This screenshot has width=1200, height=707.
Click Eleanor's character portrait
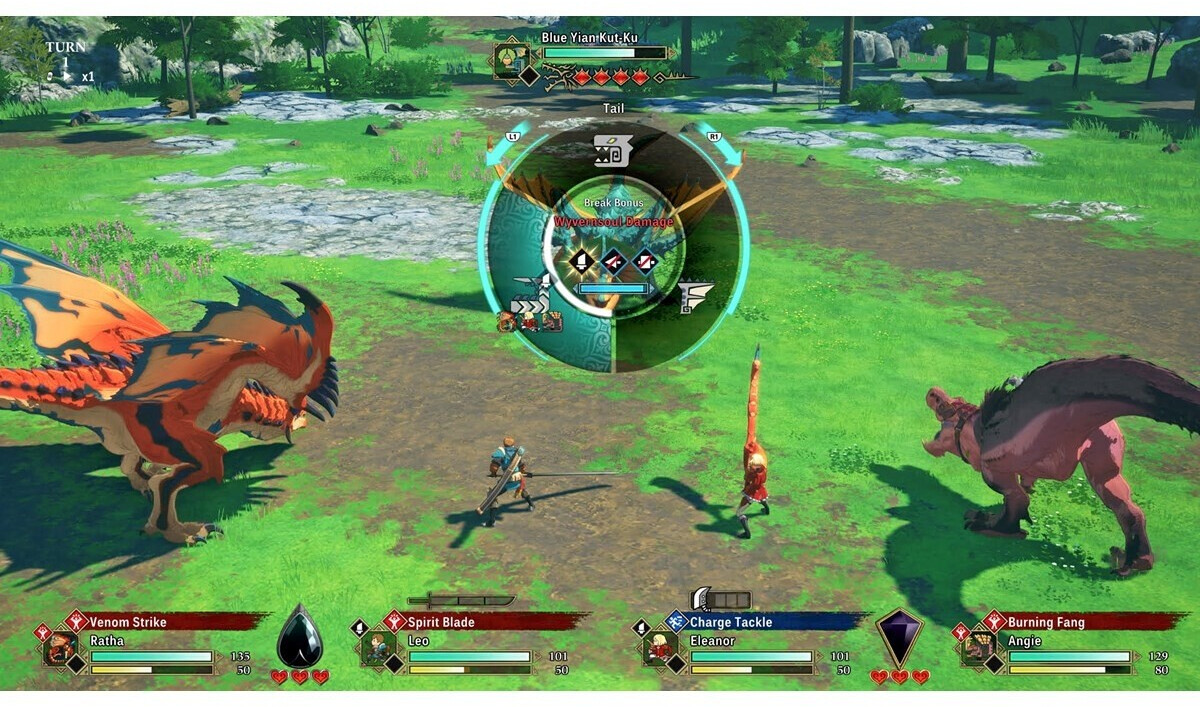(x=659, y=647)
